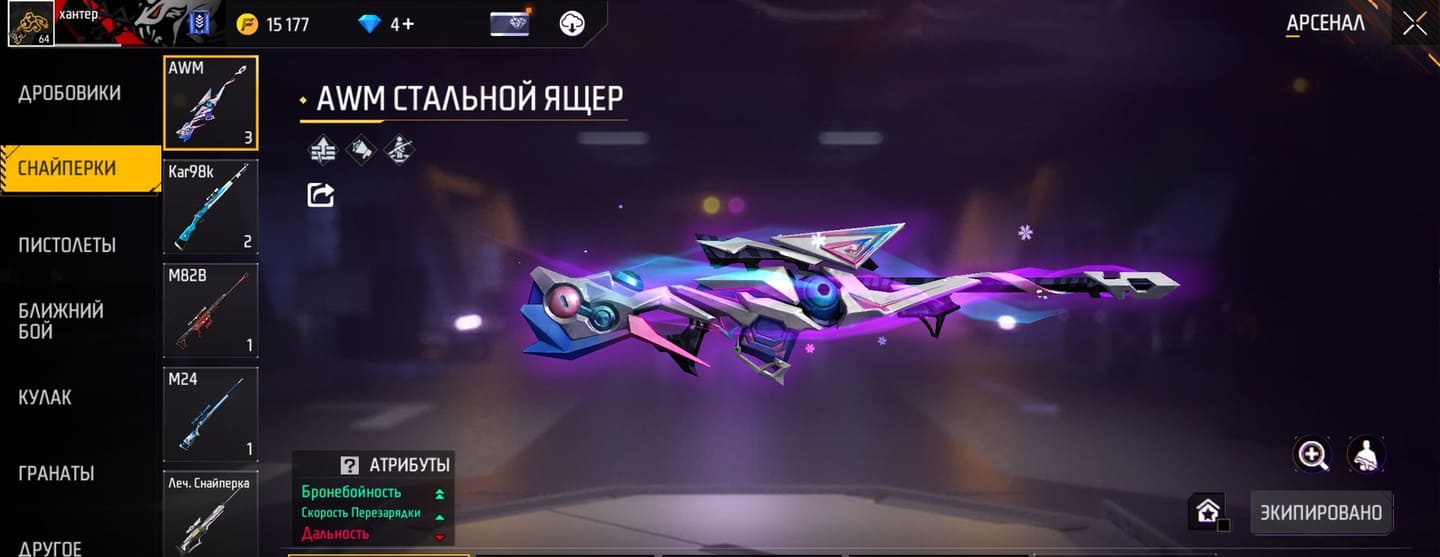This screenshot has height=557, width=1440.
Task: Pick the M24 weapon slot
Action: point(210,413)
